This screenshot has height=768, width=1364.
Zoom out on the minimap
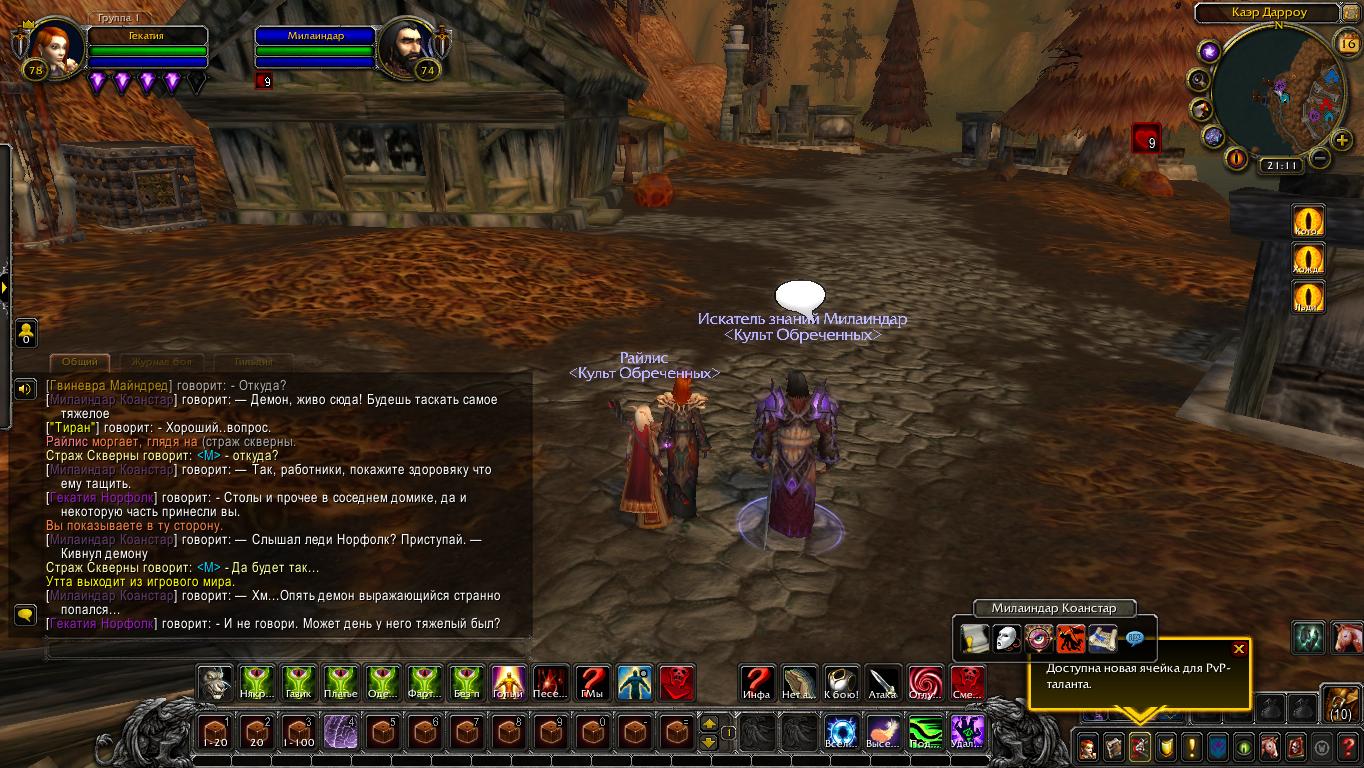click(x=1320, y=158)
